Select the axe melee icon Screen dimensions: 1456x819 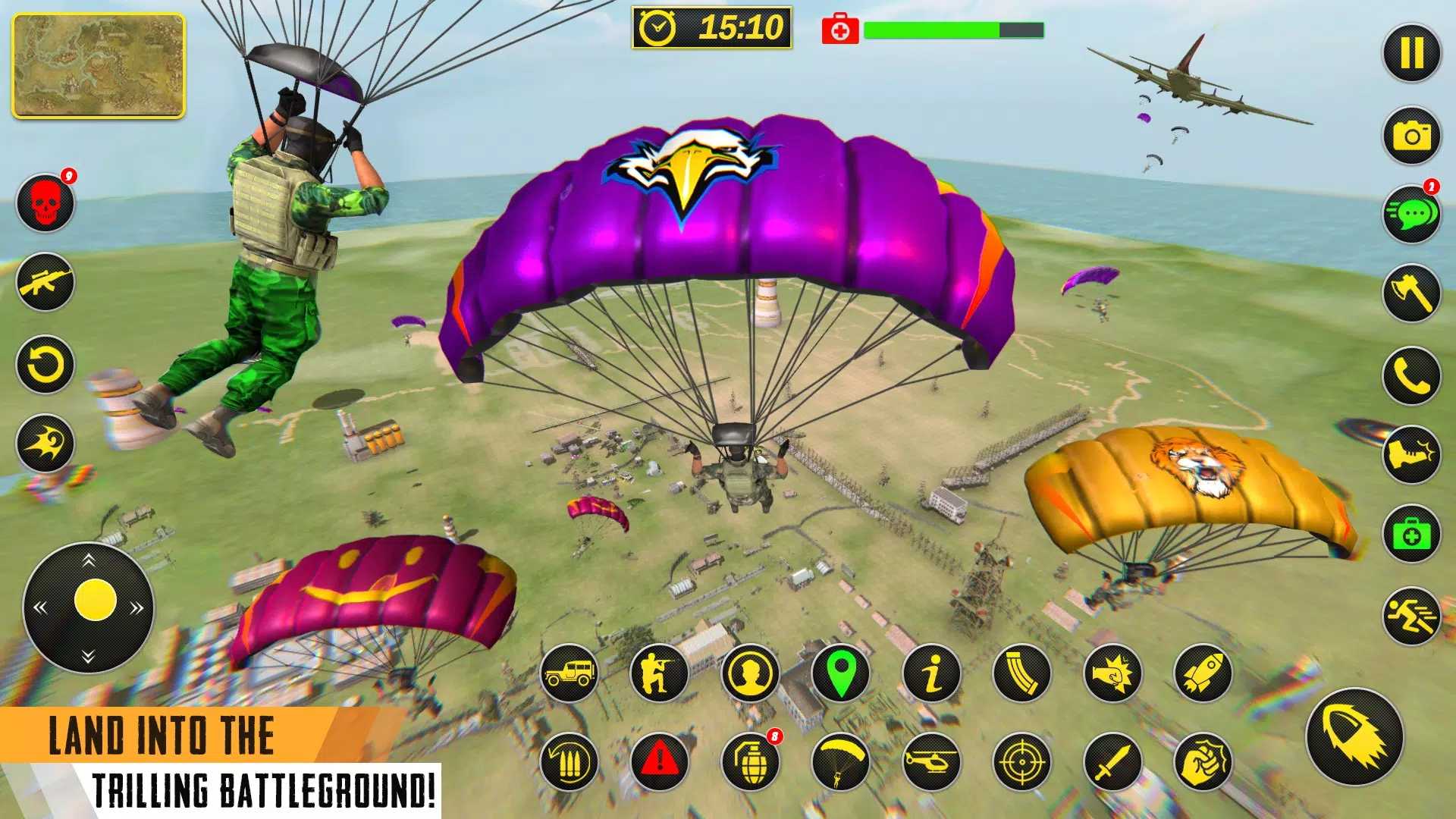tap(1411, 293)
